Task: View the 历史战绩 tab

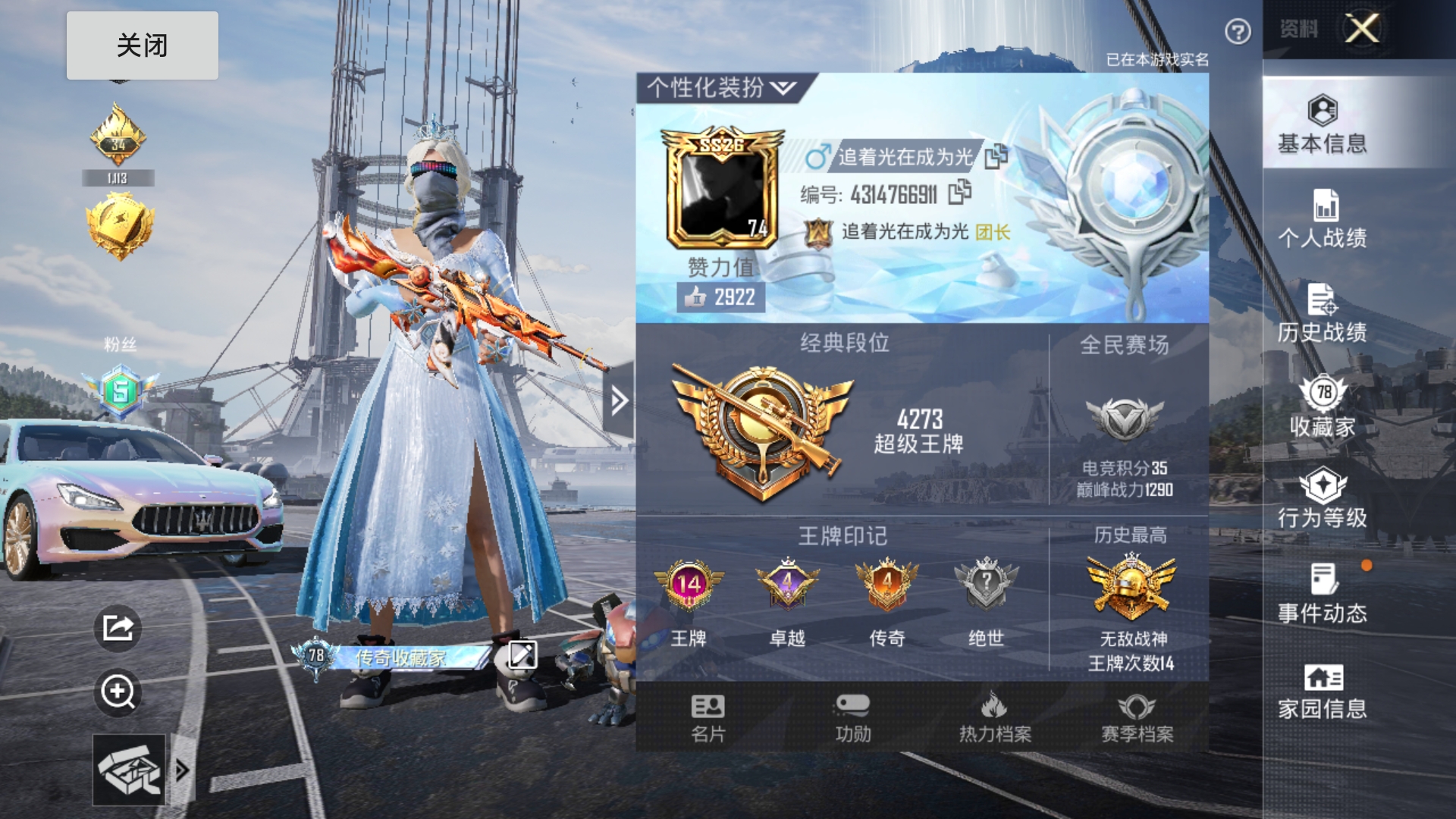Action: tap(1322, 312)
